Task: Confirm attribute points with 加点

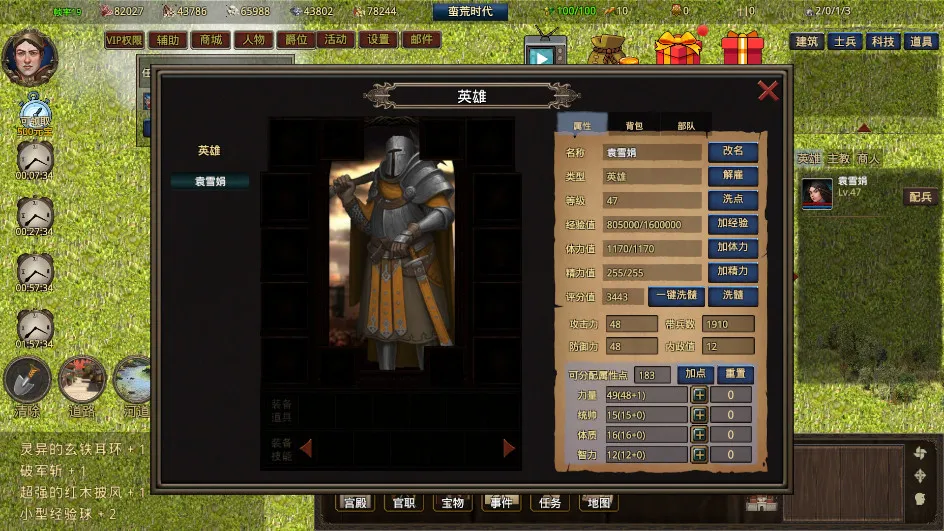Action: click(695, 374)
